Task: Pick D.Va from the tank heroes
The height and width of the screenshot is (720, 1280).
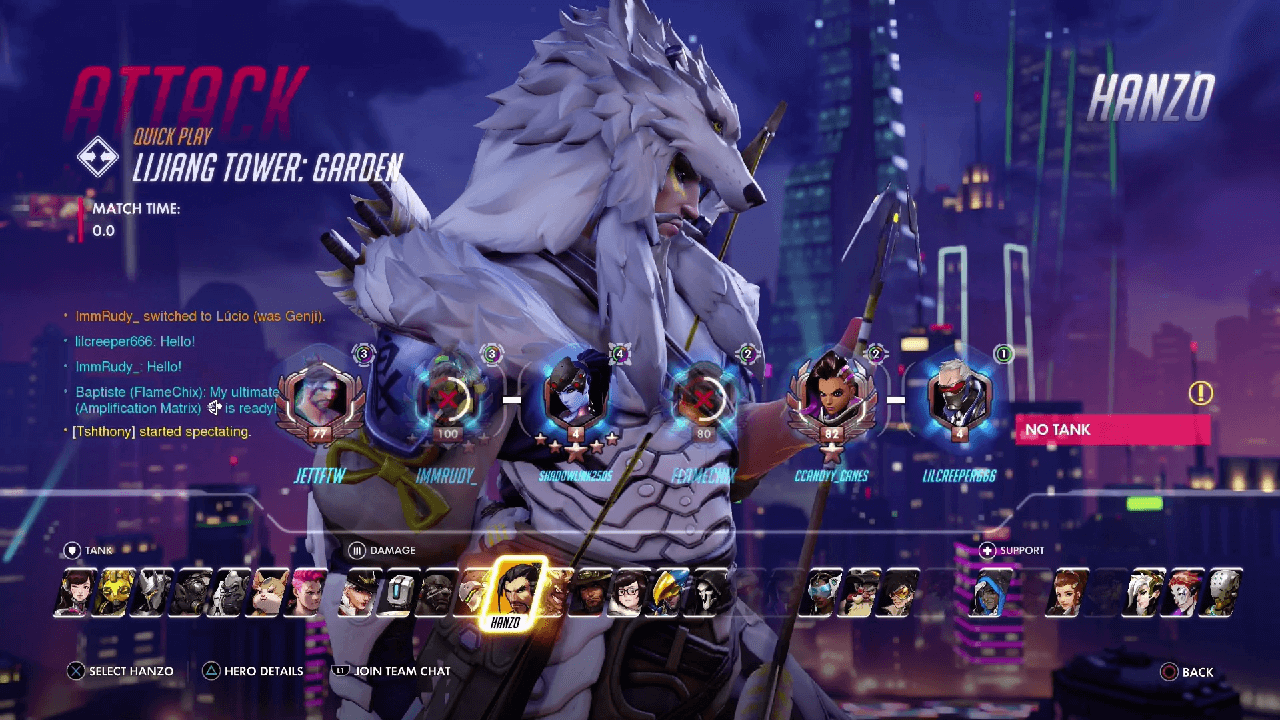Action: tap(72, 592)
